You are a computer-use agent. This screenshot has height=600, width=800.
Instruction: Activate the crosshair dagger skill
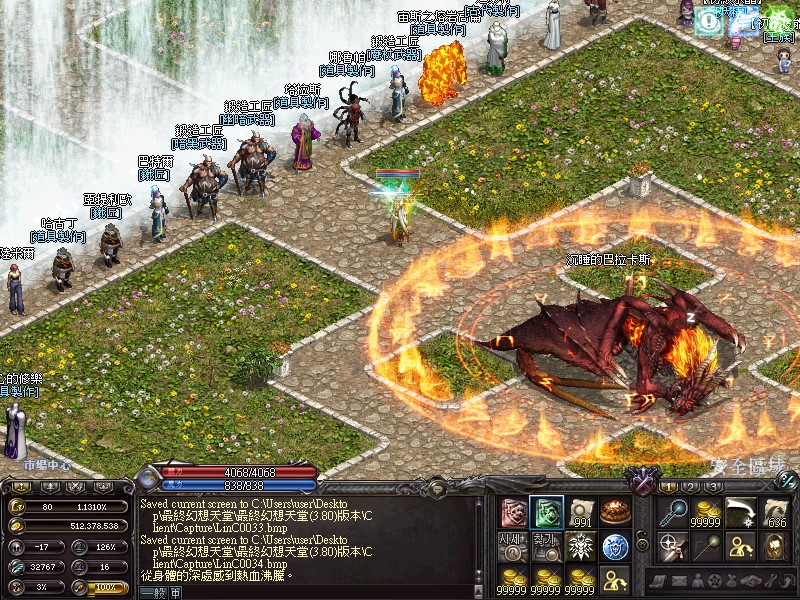pos(672,546)
